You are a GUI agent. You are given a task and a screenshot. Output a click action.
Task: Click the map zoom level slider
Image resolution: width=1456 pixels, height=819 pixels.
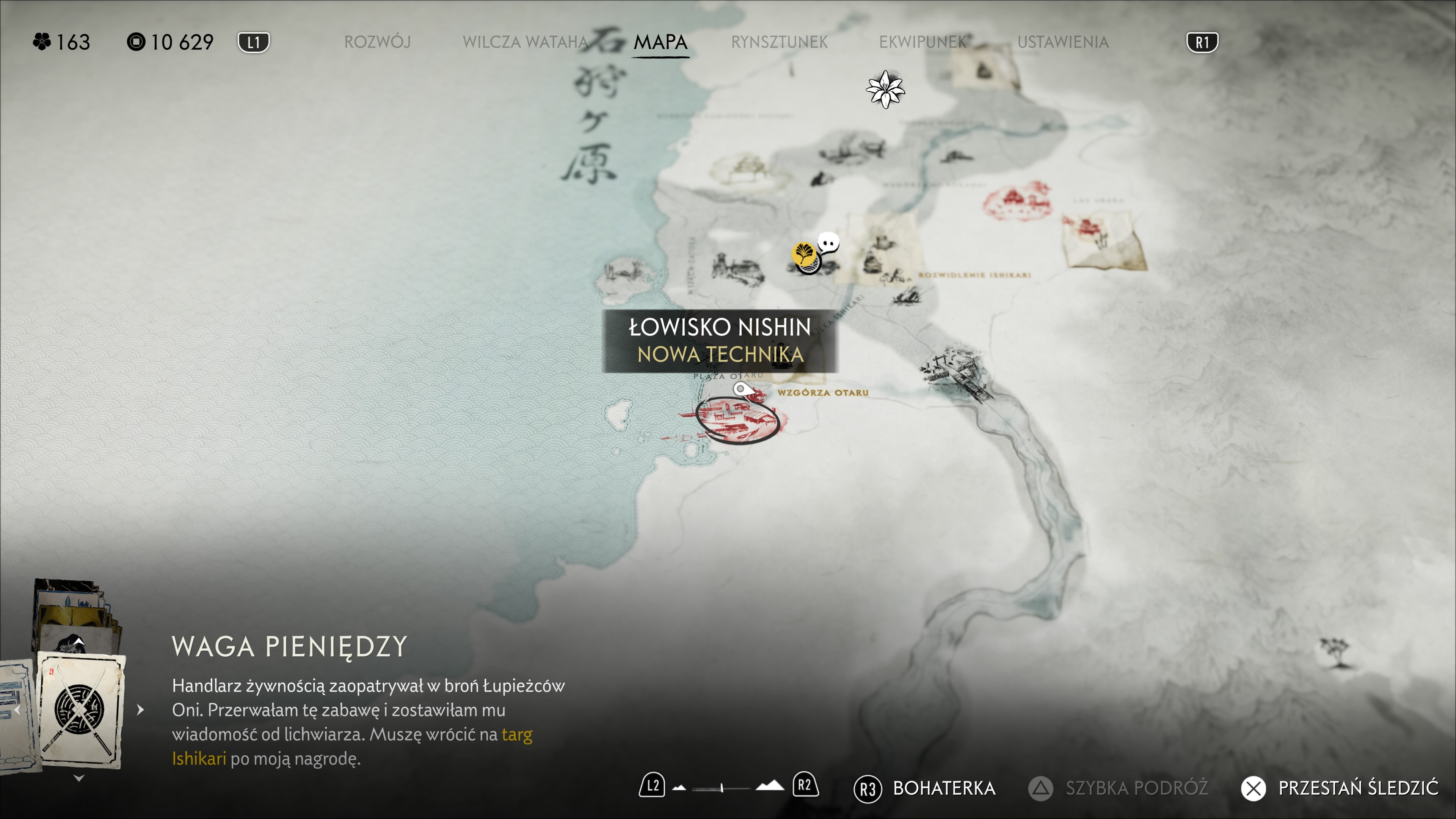[722, 788]
